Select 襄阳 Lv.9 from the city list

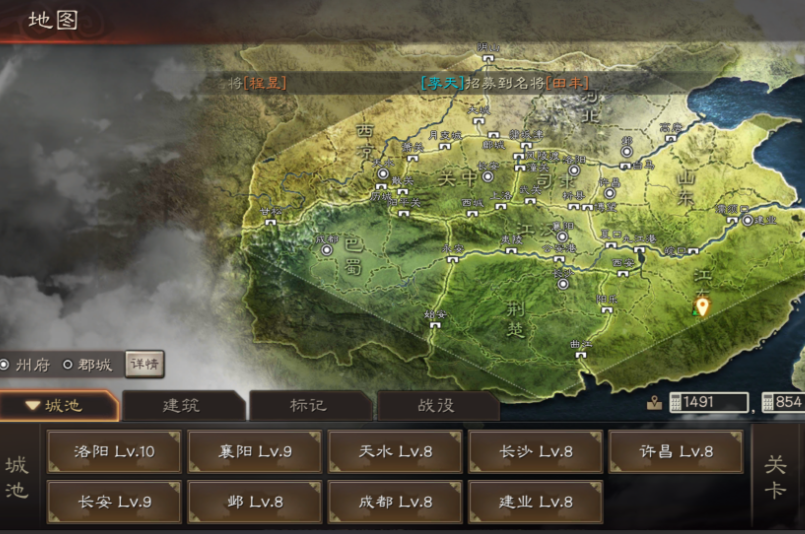tap(255, 452)
